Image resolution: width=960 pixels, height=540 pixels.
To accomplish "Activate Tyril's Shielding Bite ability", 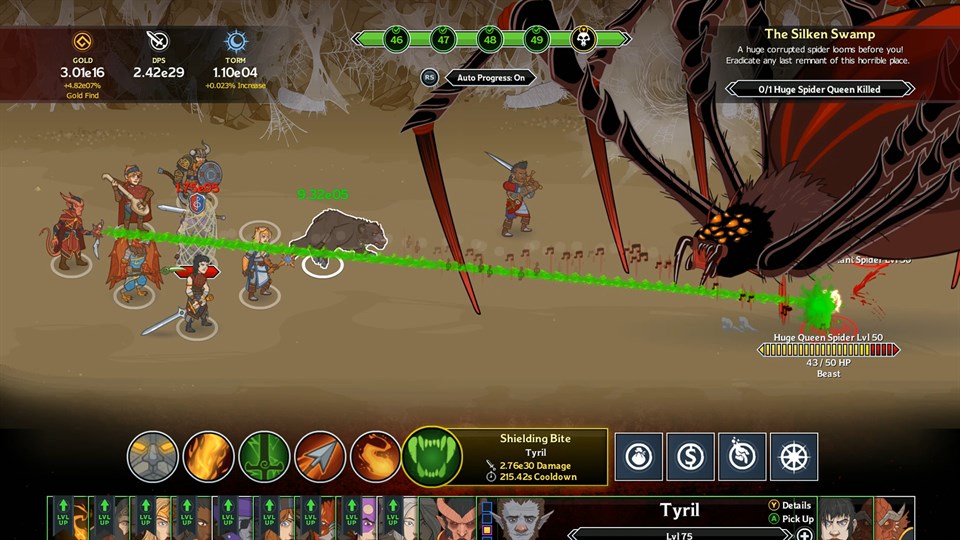I will (x=432, y=457).
